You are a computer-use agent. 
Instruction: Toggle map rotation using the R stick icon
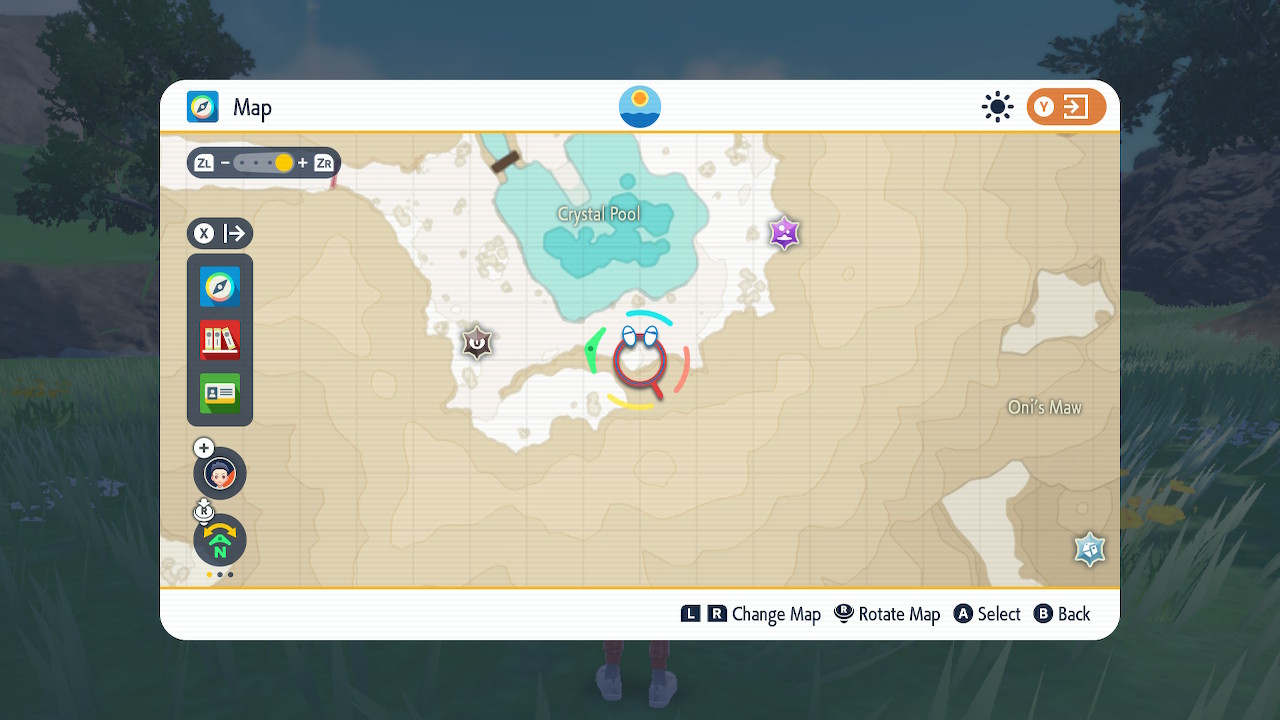(203, 511)
